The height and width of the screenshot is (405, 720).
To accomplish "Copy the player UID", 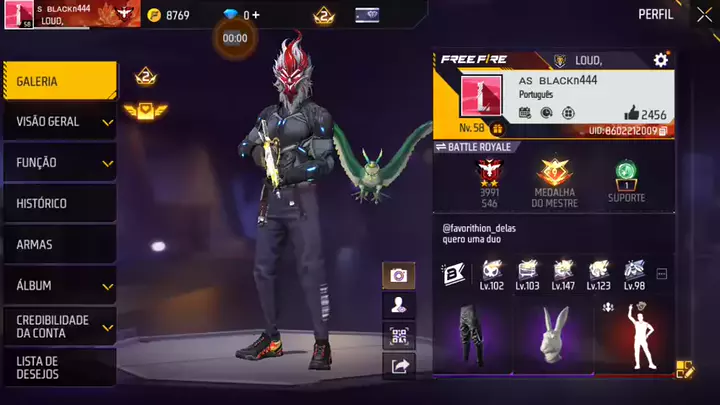I will [x=663, y=131].
